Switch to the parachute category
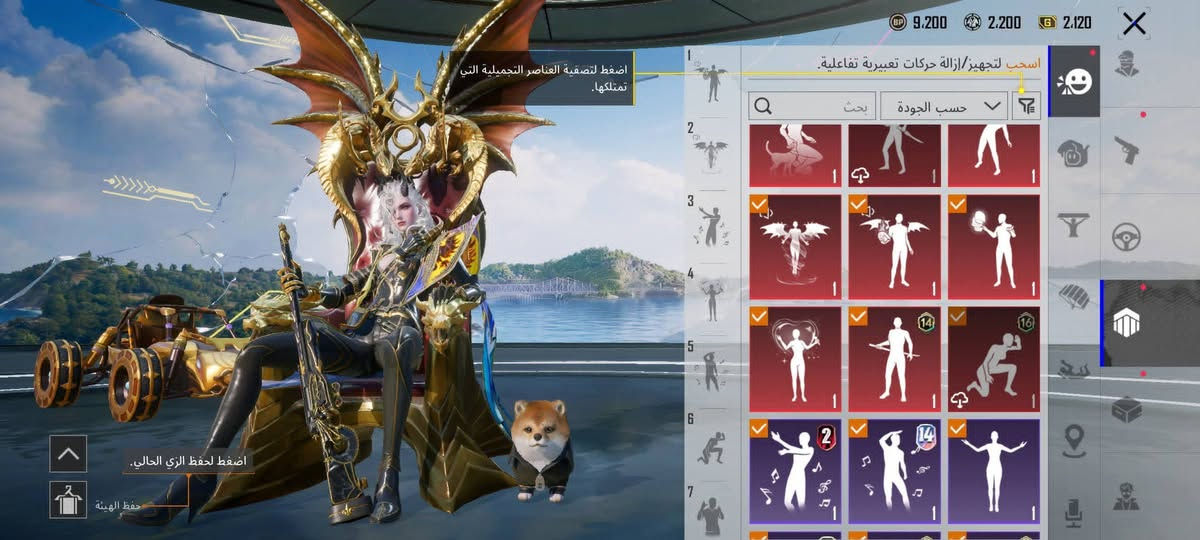This screenshot has width=1200, height=540. pos(1073,297)
